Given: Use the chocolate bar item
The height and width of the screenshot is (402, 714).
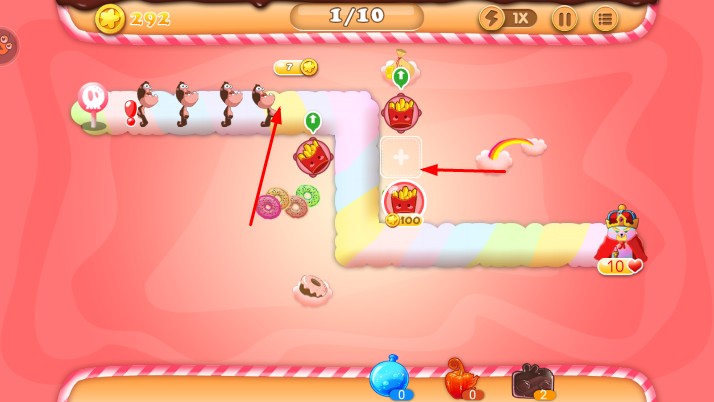Looking at the screenshot, I should [532, 380].
